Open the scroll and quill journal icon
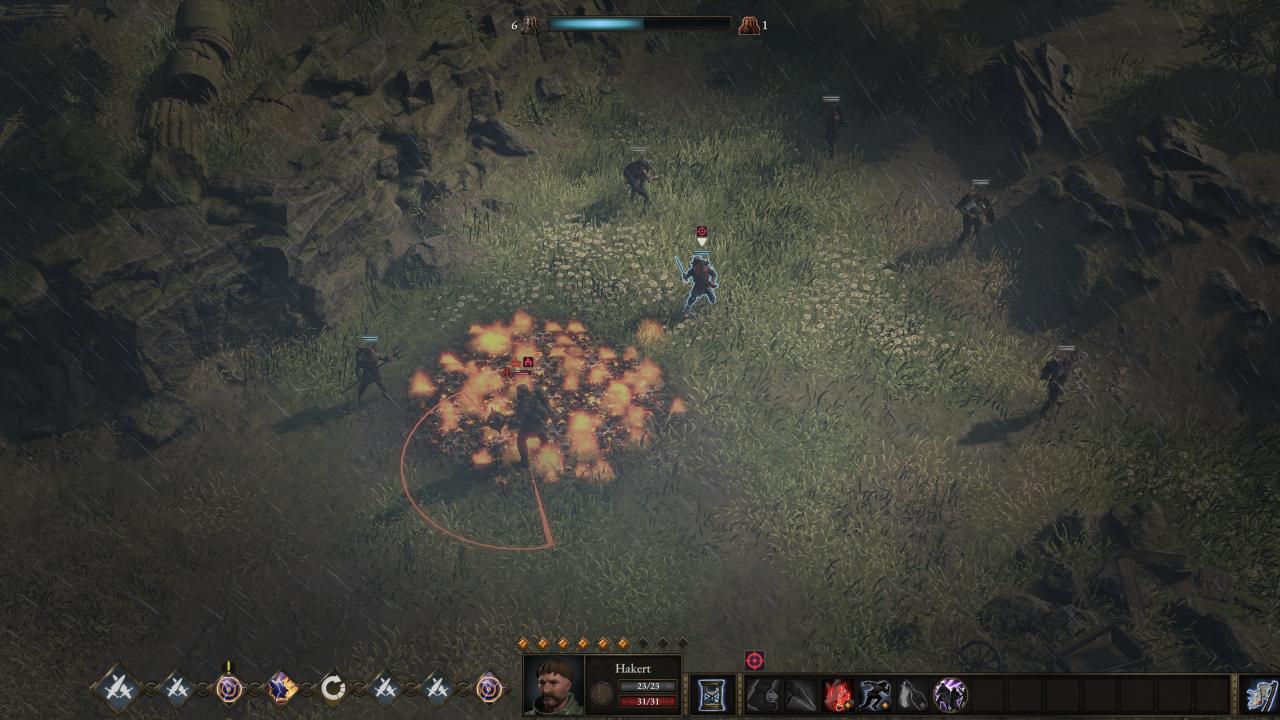Screen dimensions: 1280x720 point(1262,694)
